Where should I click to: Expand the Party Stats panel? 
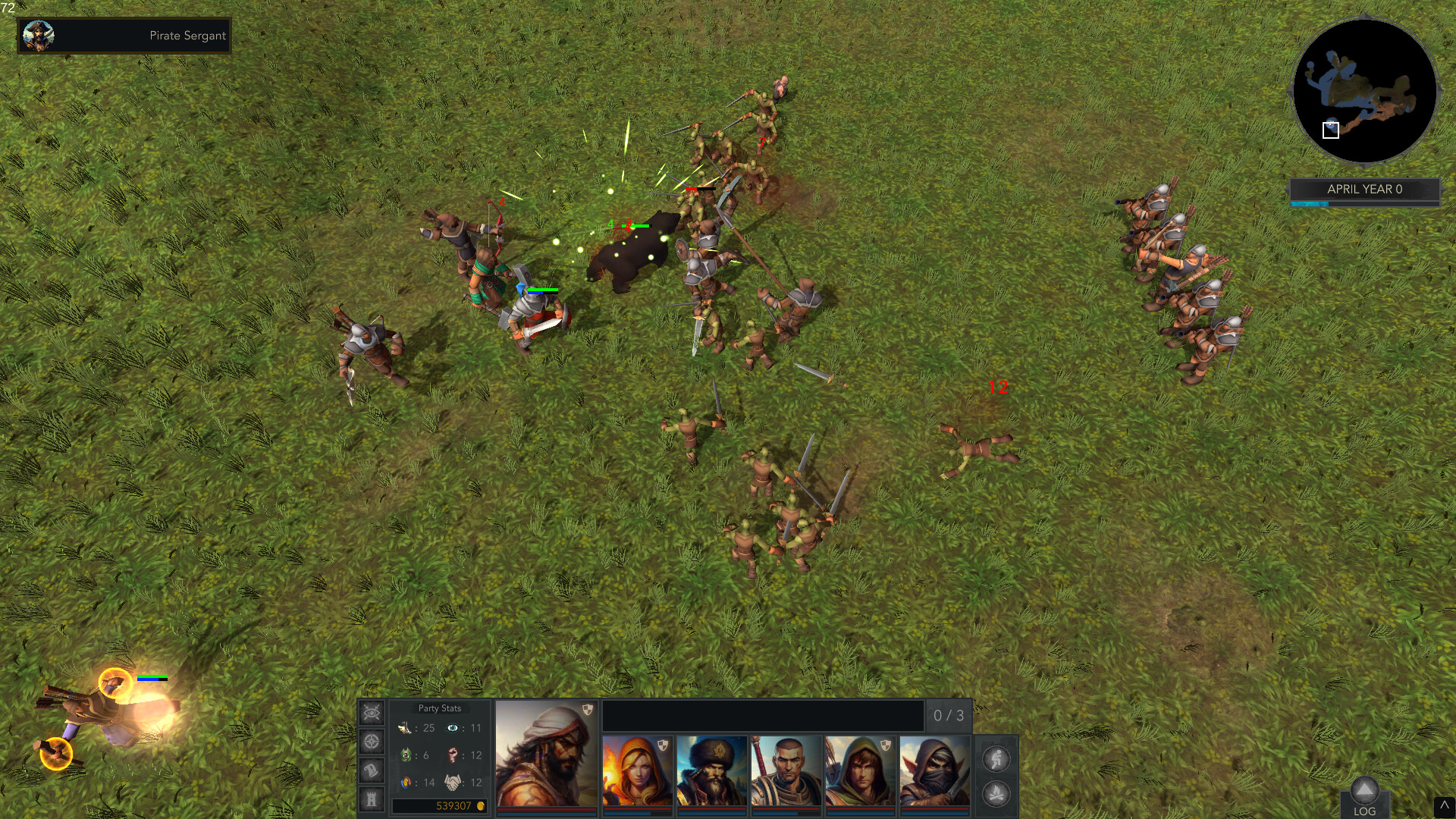[x=440, y=708]
